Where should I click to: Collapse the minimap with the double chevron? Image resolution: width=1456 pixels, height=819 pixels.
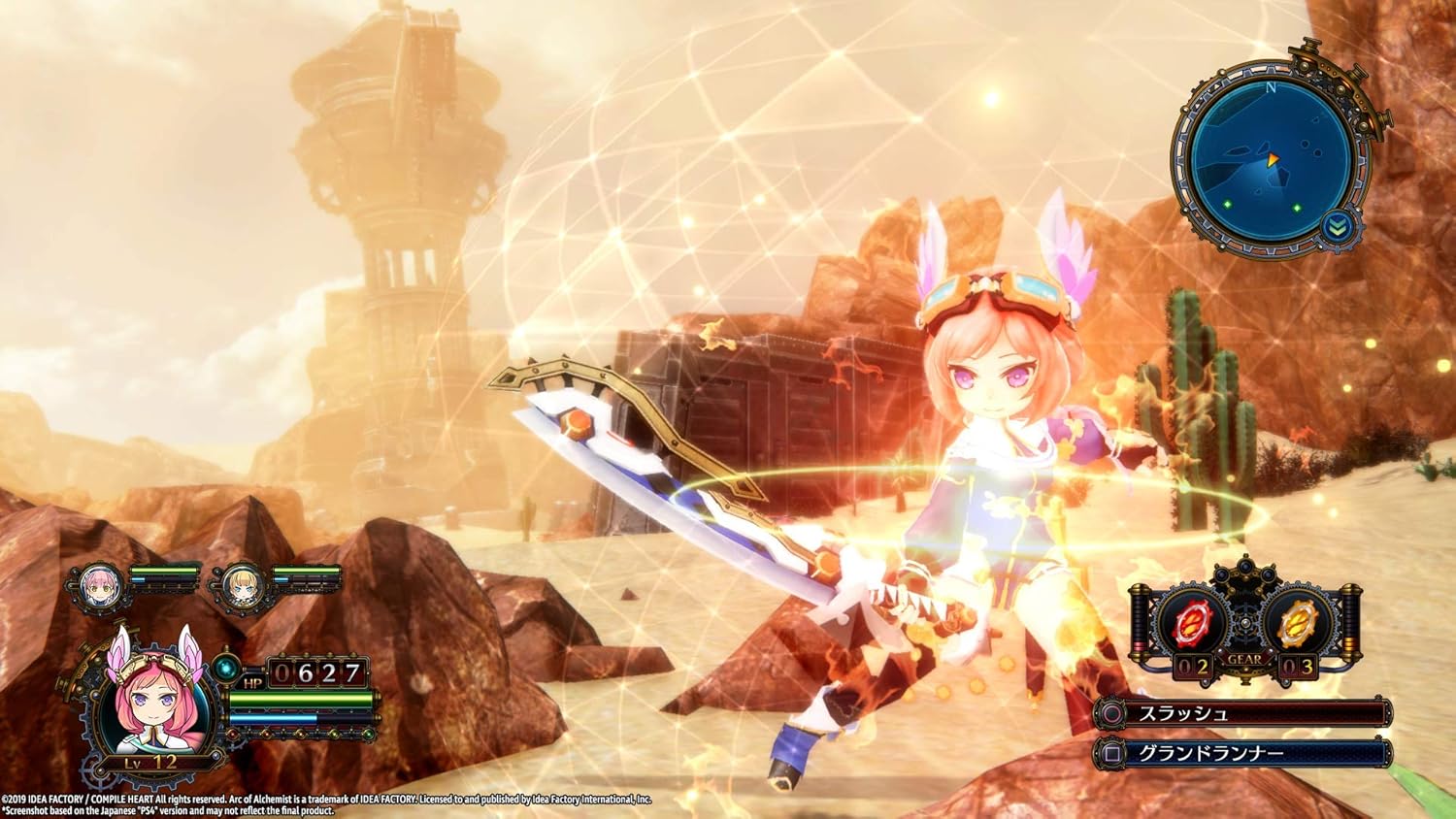1337,226
